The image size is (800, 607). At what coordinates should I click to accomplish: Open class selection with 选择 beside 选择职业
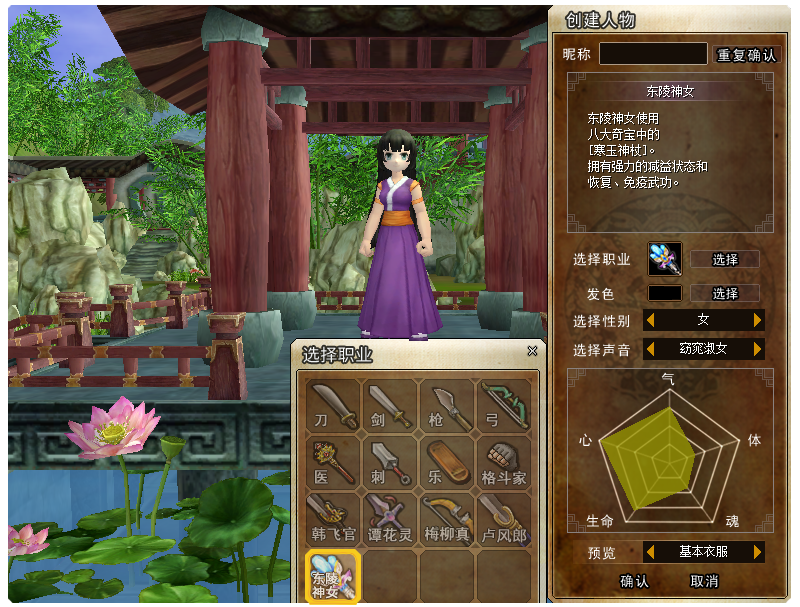click(x=725, y=260)
